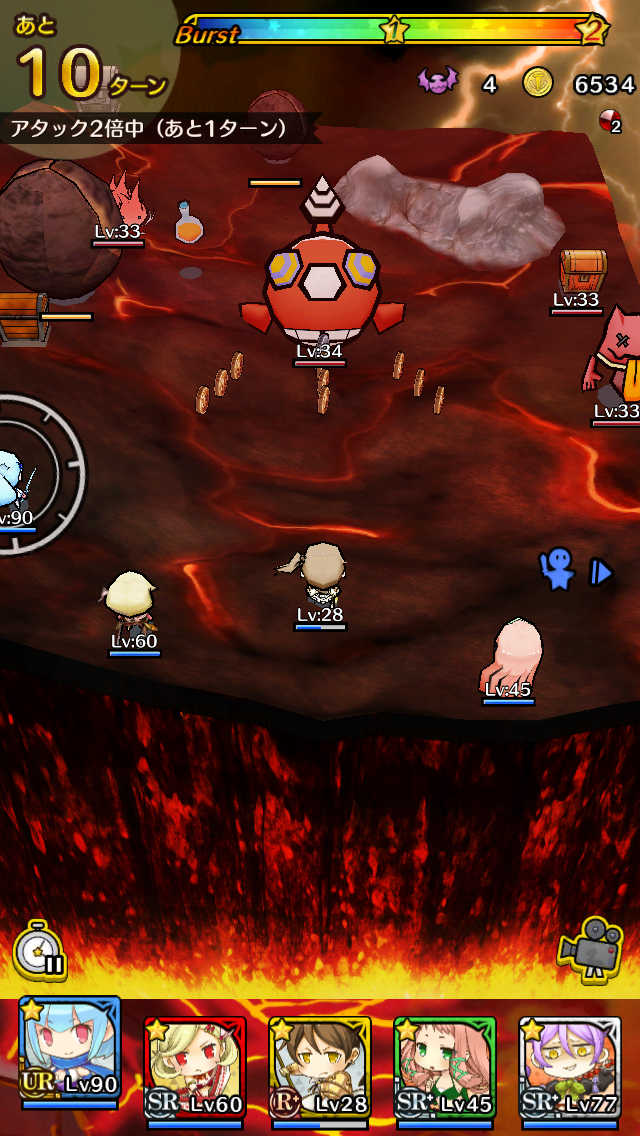The width and height of the screenshot is (640, 1136).
Task: Open the stopwatch pause menu
Action: pos(40,951)
